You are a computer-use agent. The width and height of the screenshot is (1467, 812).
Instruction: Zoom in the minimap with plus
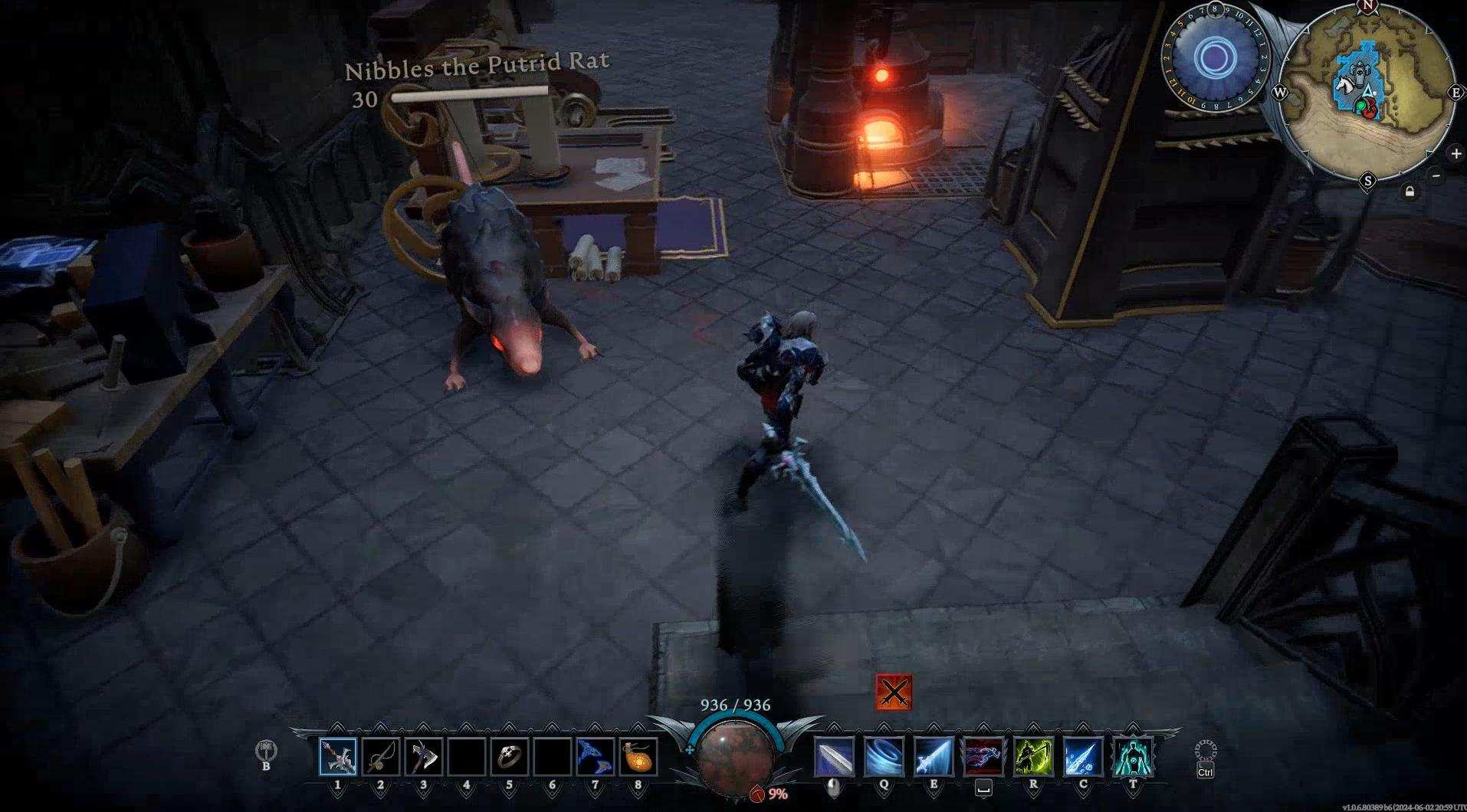point(1456,153)
